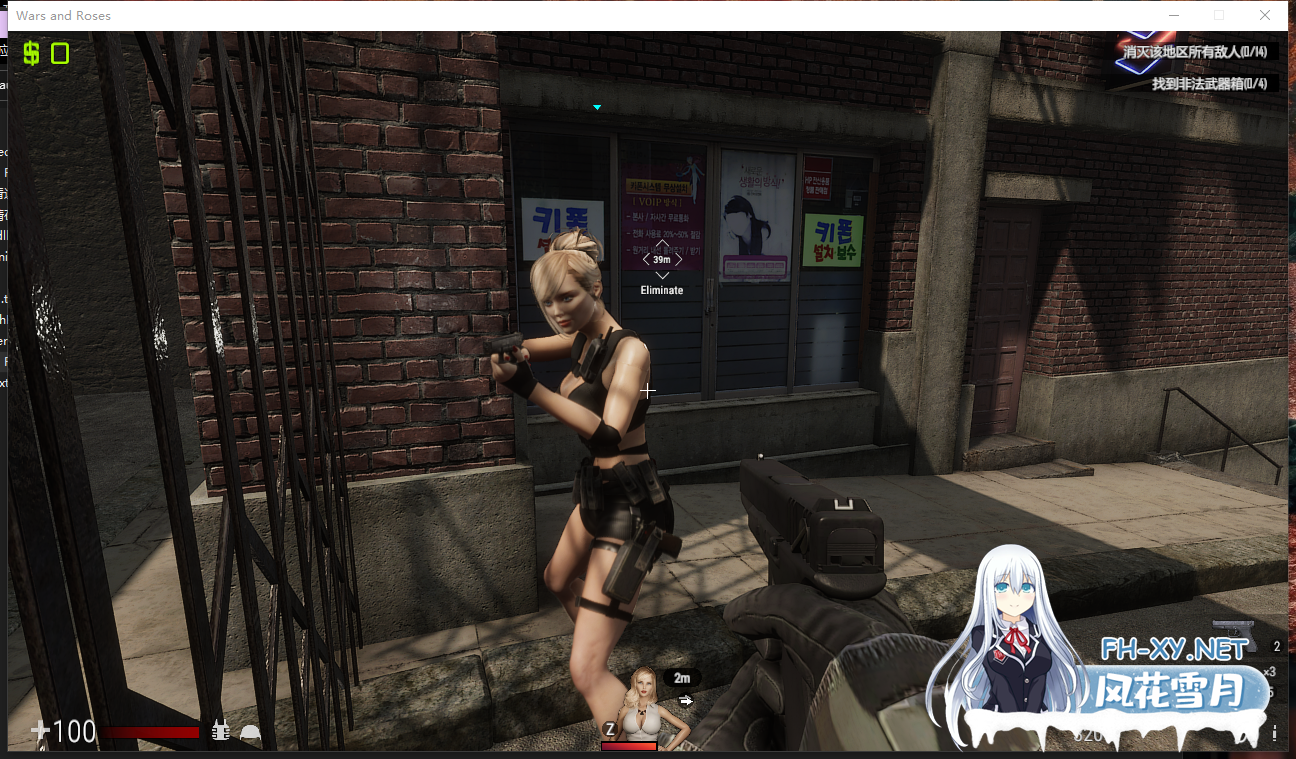Expand the 39m distance marker
Screen dimensions: 1296x759
point(661,258)
